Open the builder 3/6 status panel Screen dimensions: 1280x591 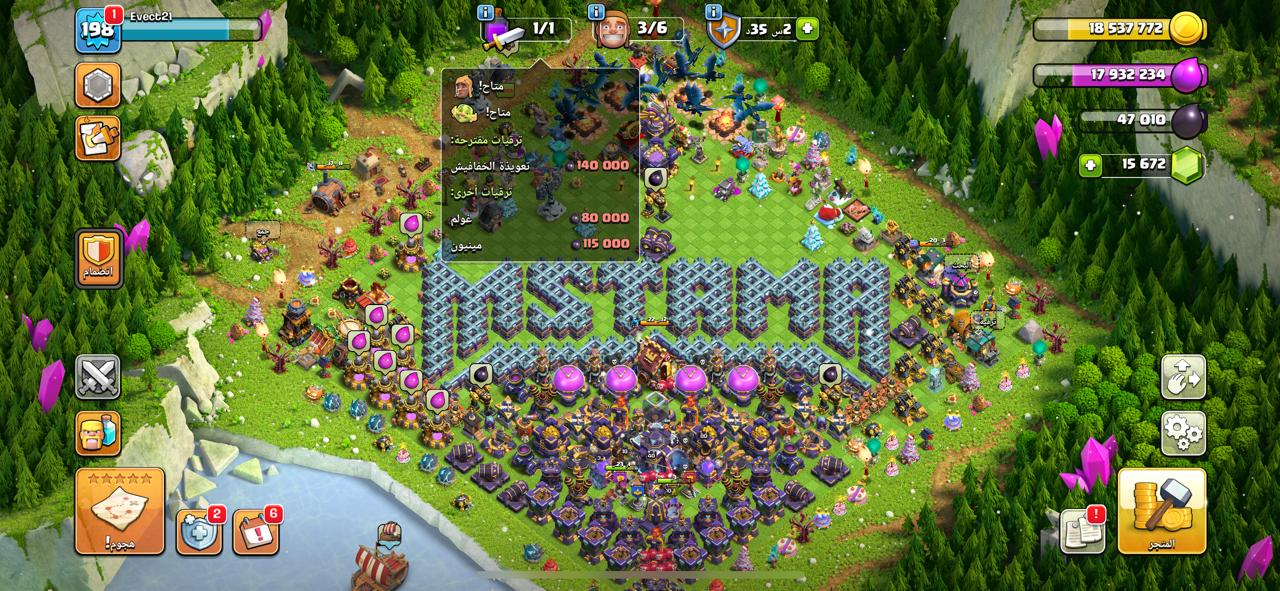click(x=638, y=29)
